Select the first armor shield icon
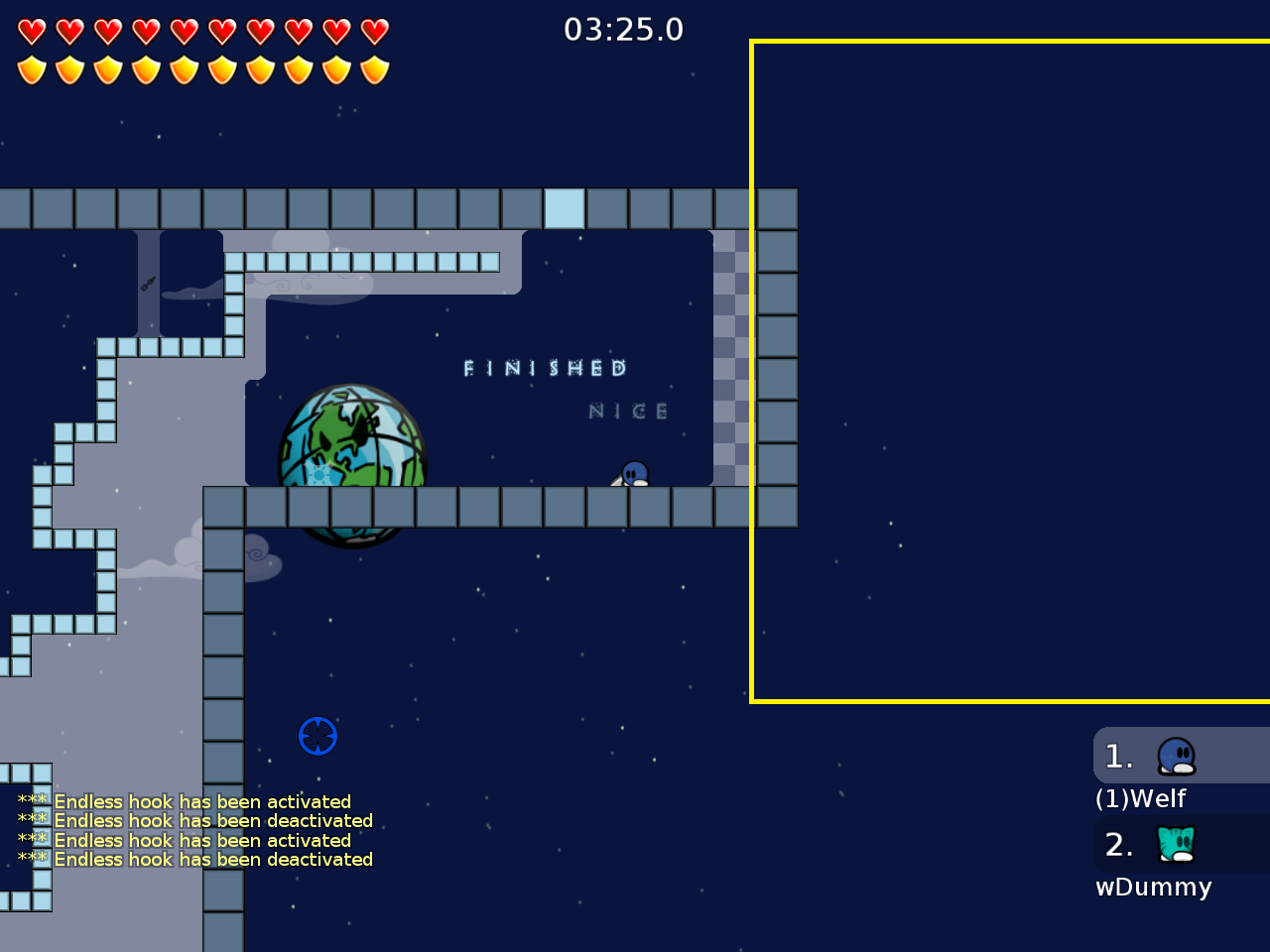 [x=32, y=69]
